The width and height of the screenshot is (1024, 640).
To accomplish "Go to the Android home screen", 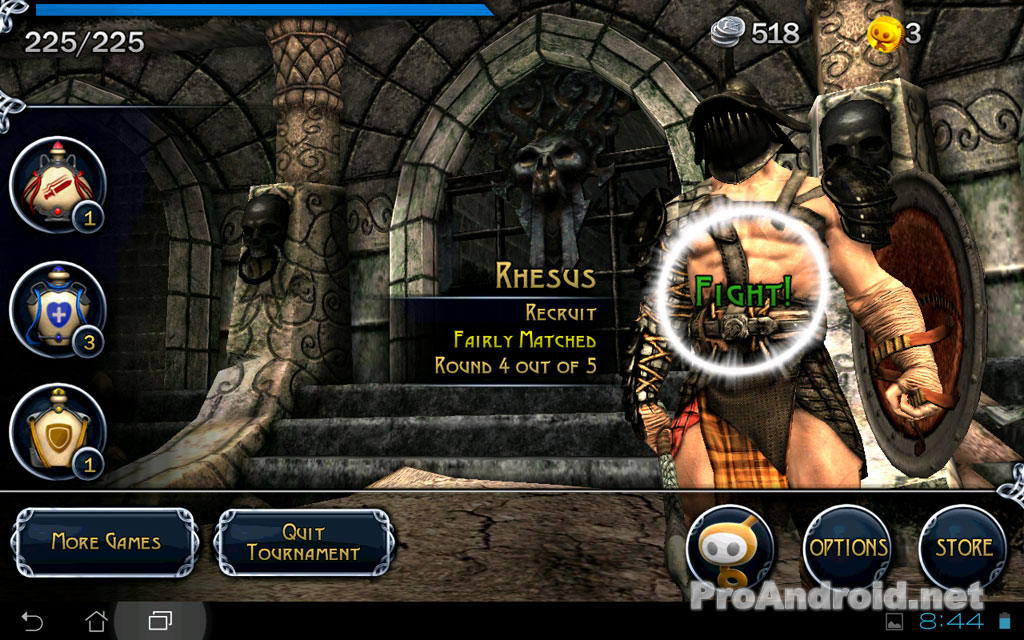I will (x=96, y=620).
